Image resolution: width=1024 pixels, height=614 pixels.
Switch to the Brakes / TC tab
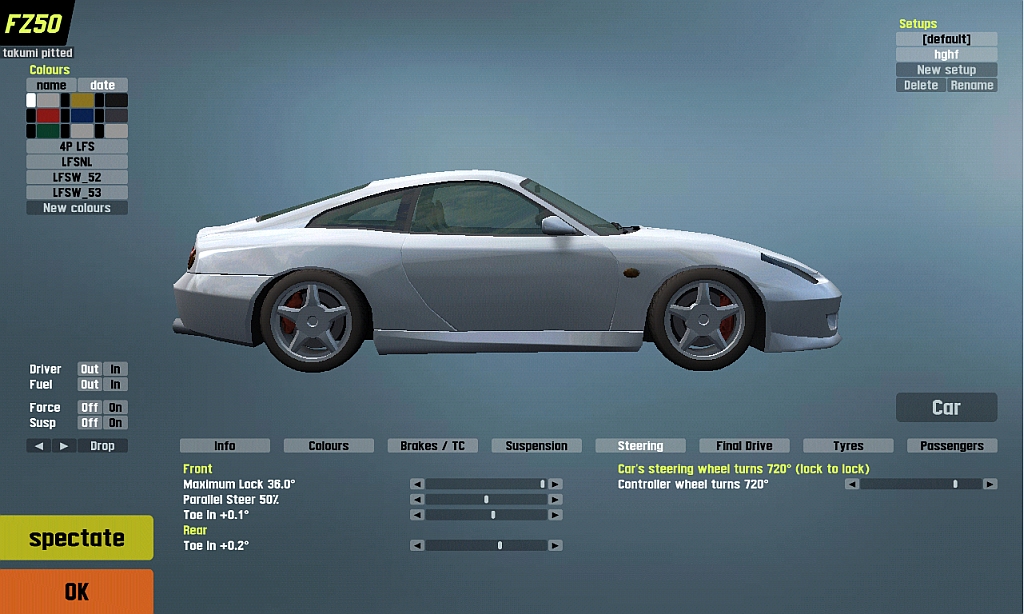(432, 446)
